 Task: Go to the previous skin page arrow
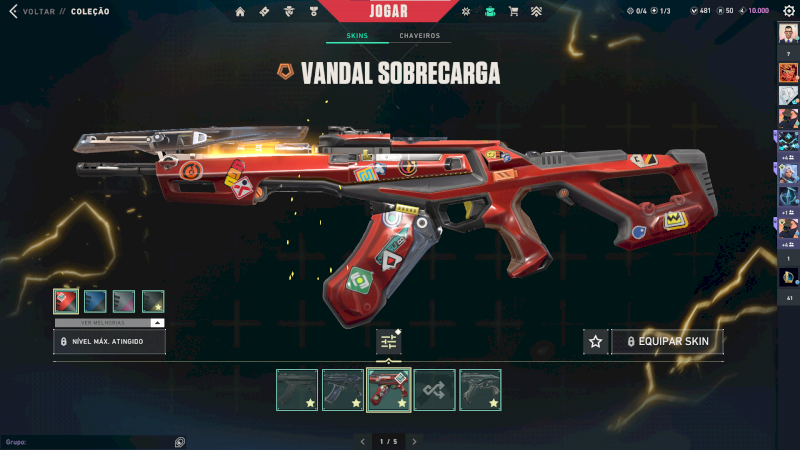point(362,441)
